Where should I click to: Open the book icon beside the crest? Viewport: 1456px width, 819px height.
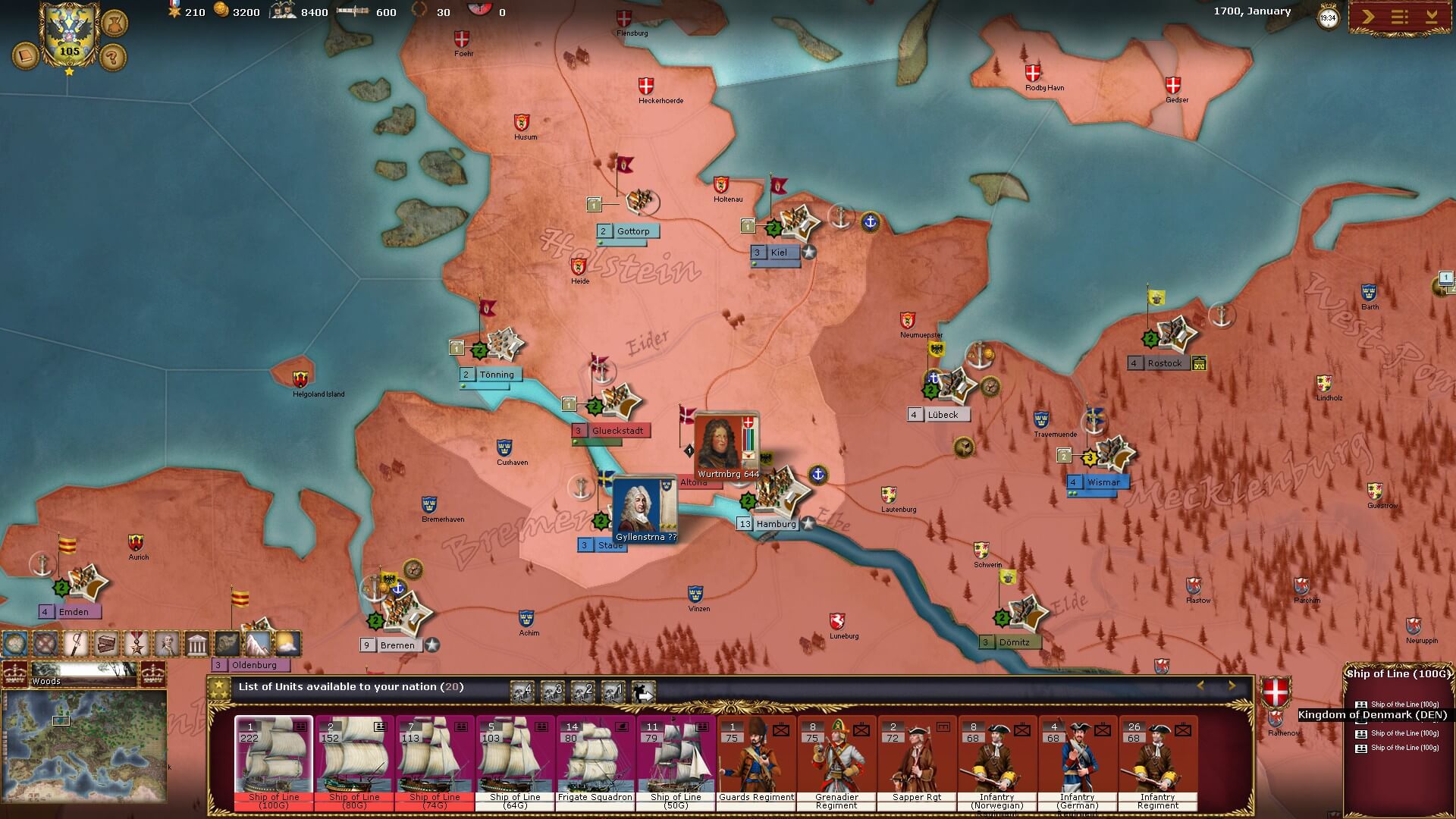25,56
